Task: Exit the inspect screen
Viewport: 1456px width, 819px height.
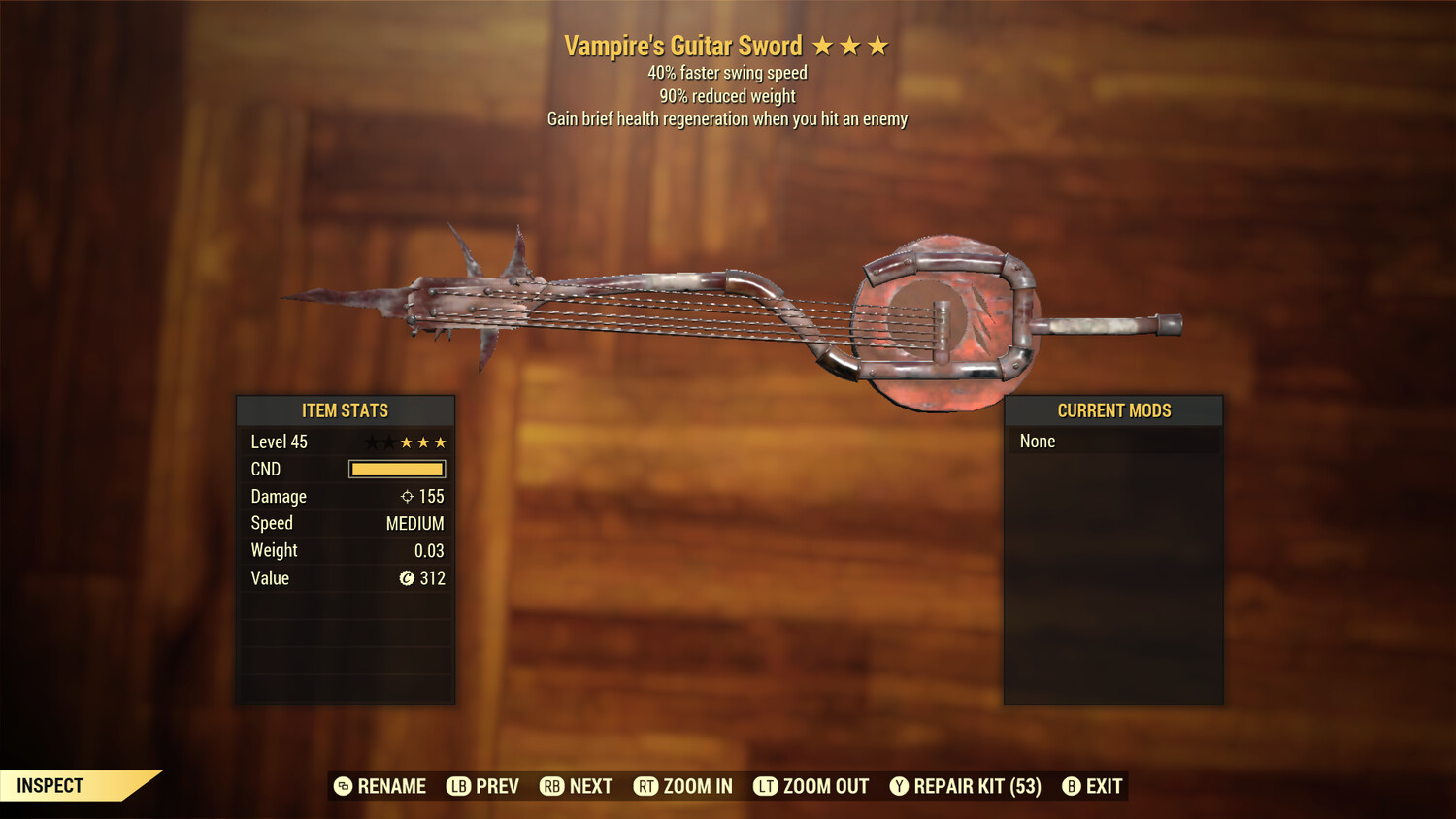Action: point(1093,786)
